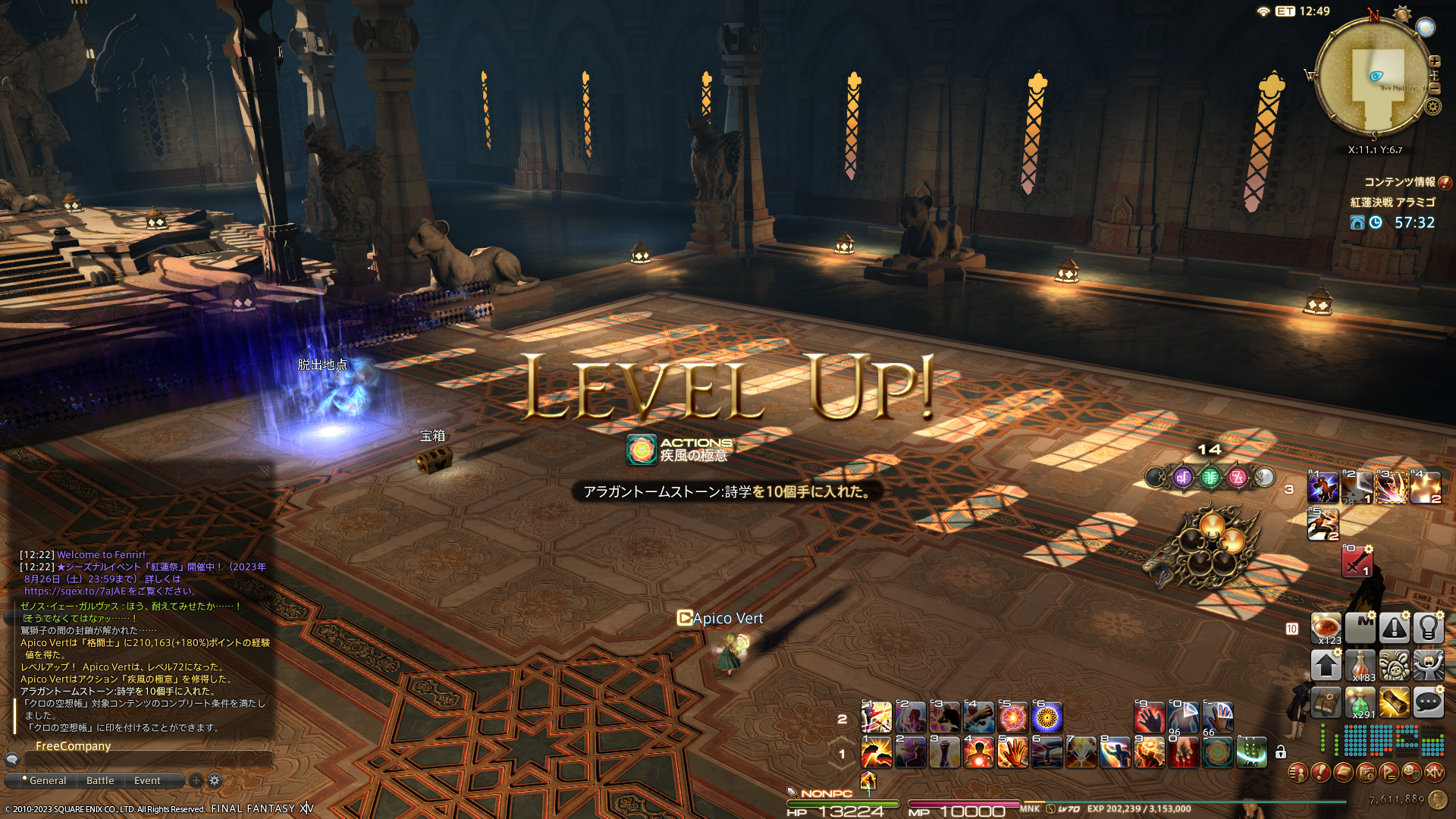1456x819 pixels.
Task: Activate the speech bubble chat macro
Action: (x=1428, y=703)
